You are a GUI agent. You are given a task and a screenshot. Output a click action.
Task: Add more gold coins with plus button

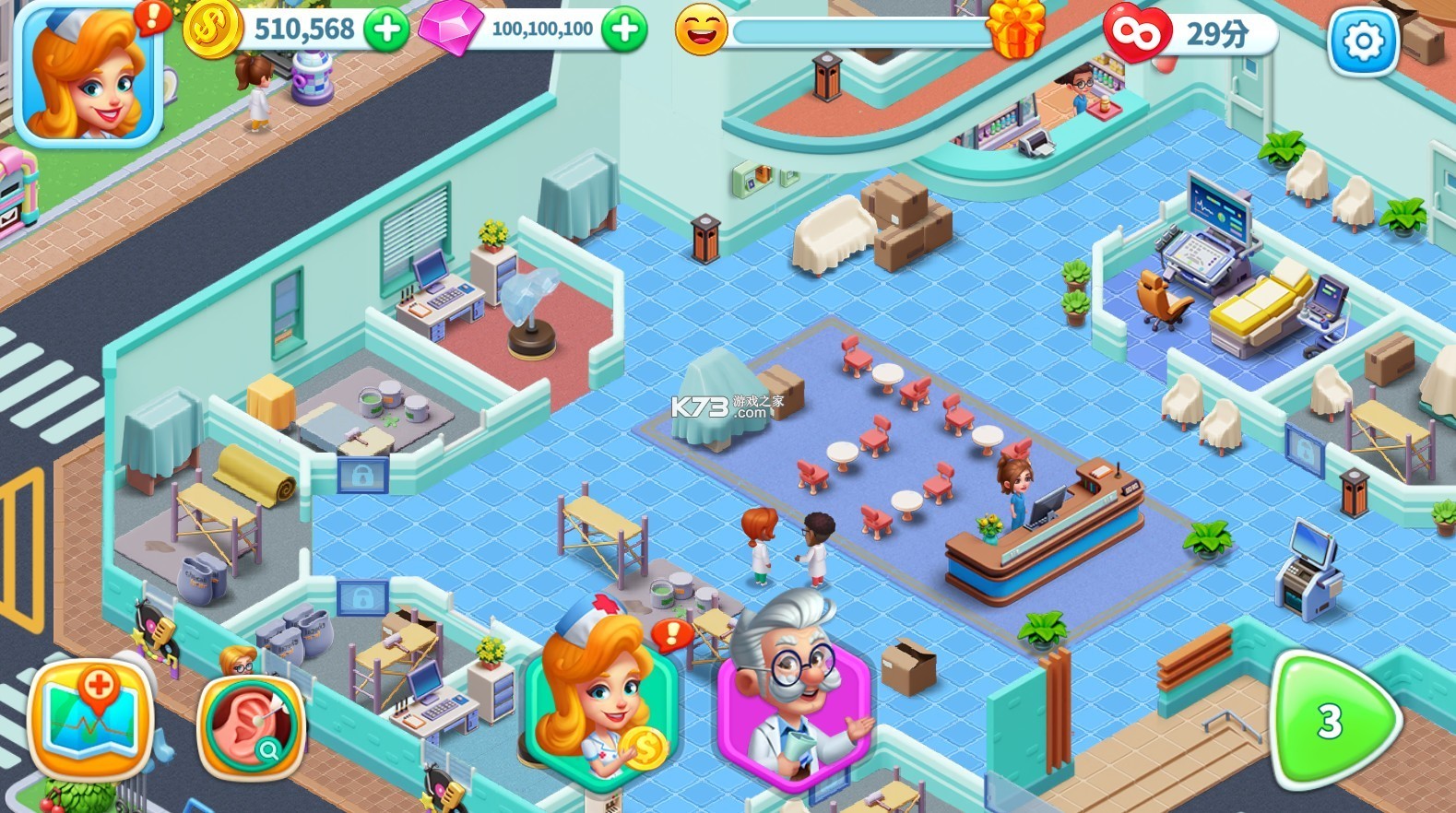[x=386, y=29]
